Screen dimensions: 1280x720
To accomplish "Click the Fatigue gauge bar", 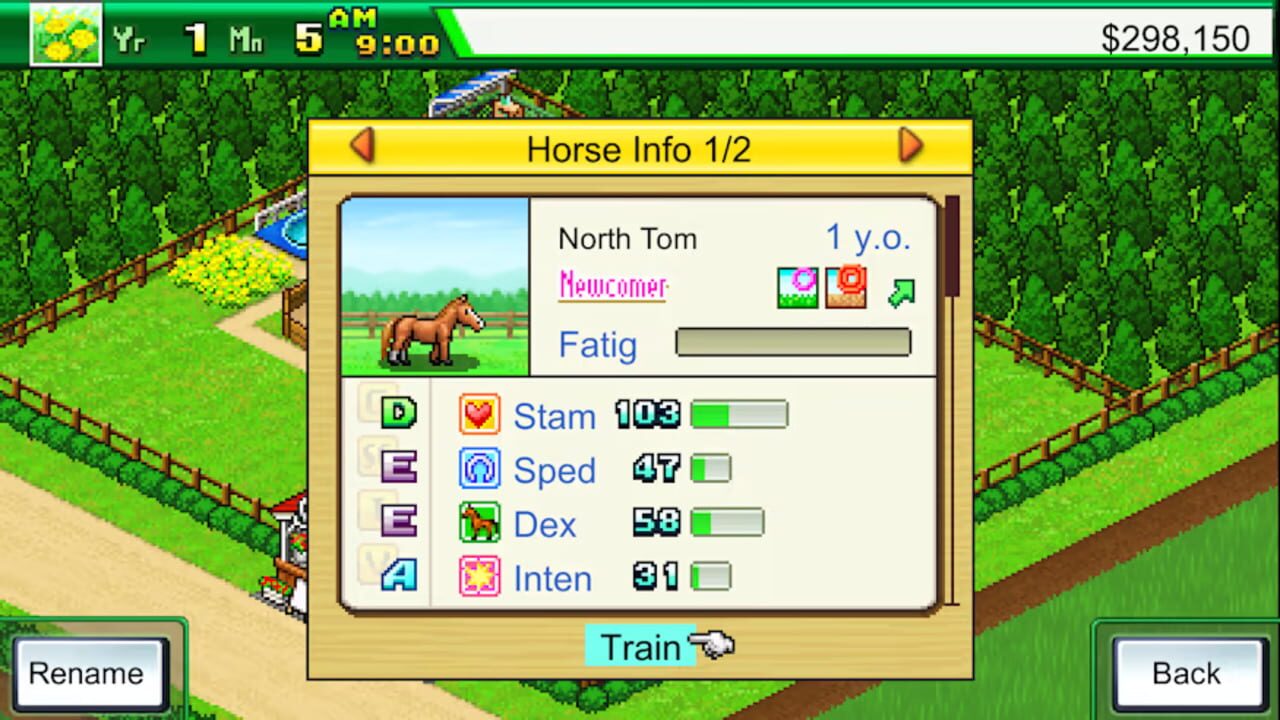I will point(792,343).
